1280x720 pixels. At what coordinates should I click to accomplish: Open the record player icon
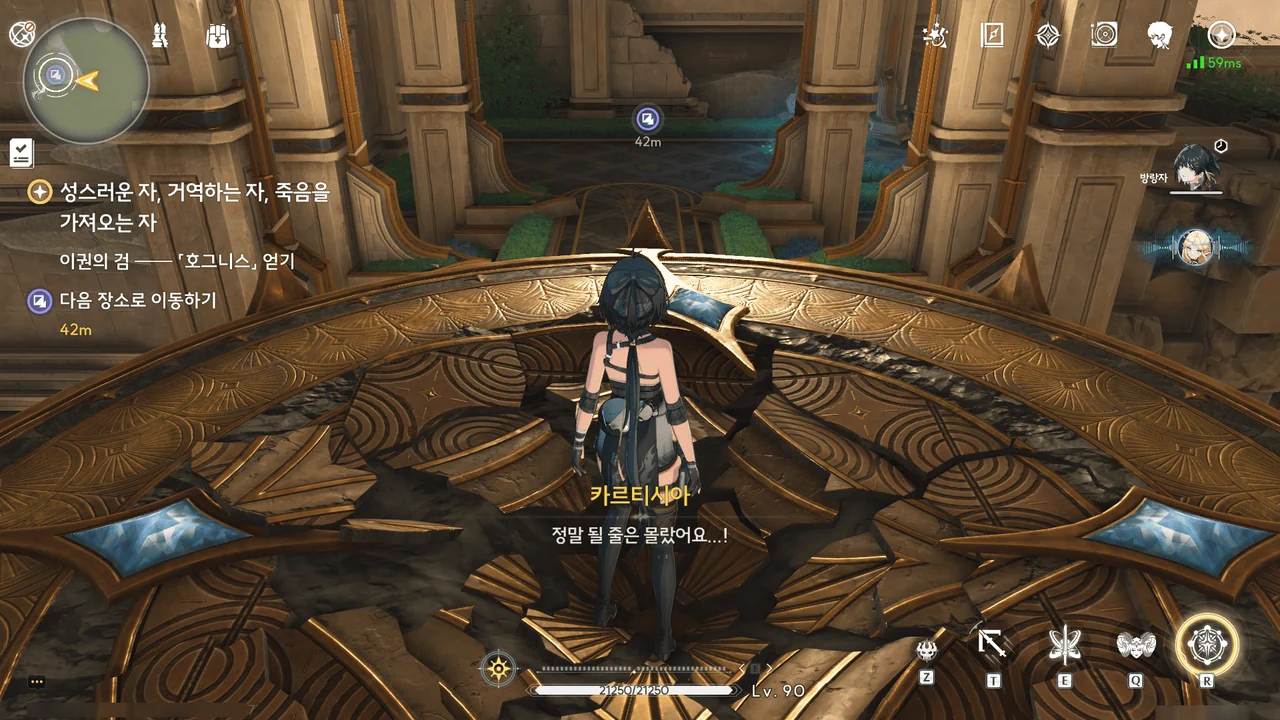[1104, 36]
